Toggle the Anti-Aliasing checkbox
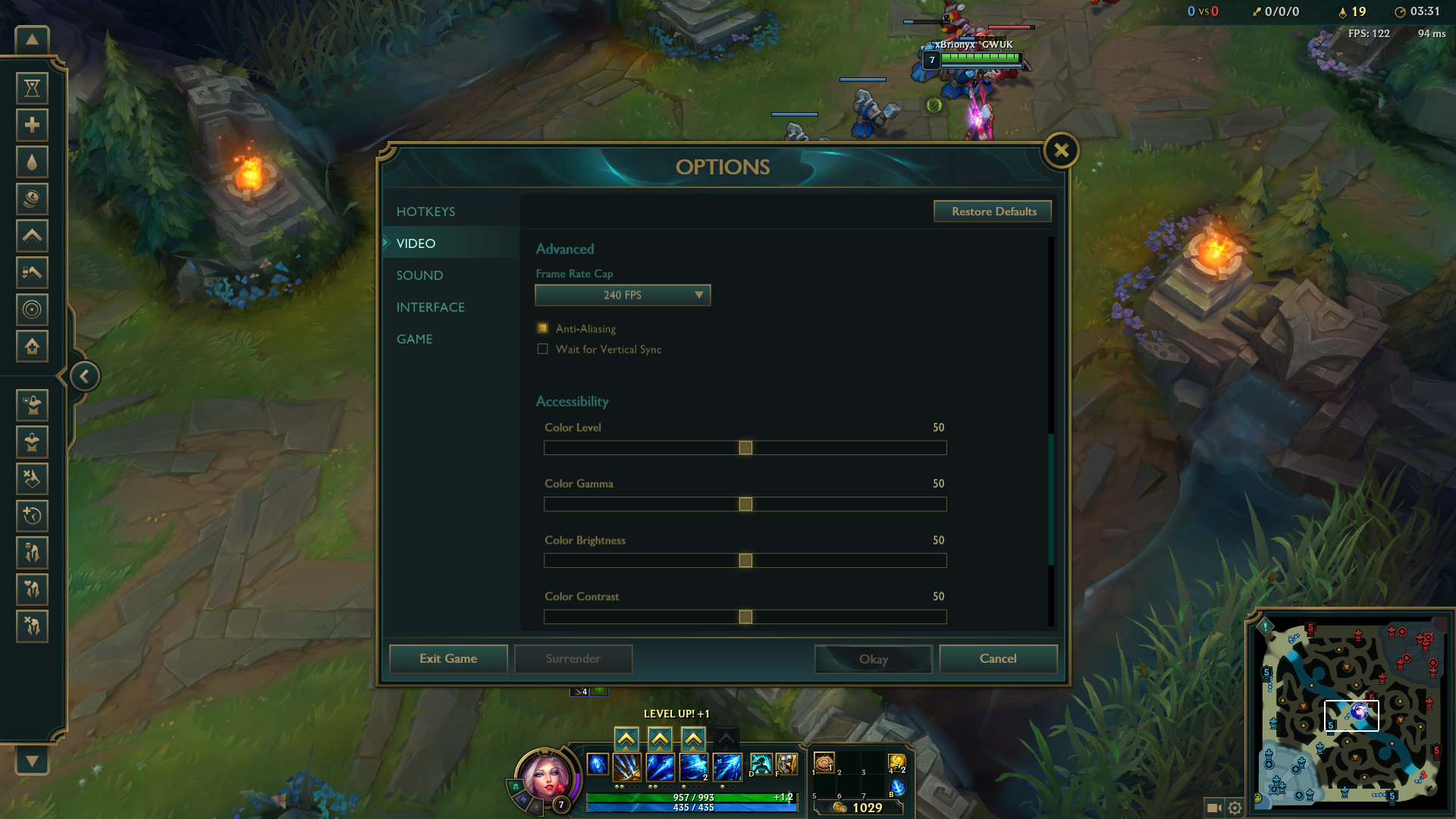This screenshot has width=1456, height=819. (x=543, y=328)
